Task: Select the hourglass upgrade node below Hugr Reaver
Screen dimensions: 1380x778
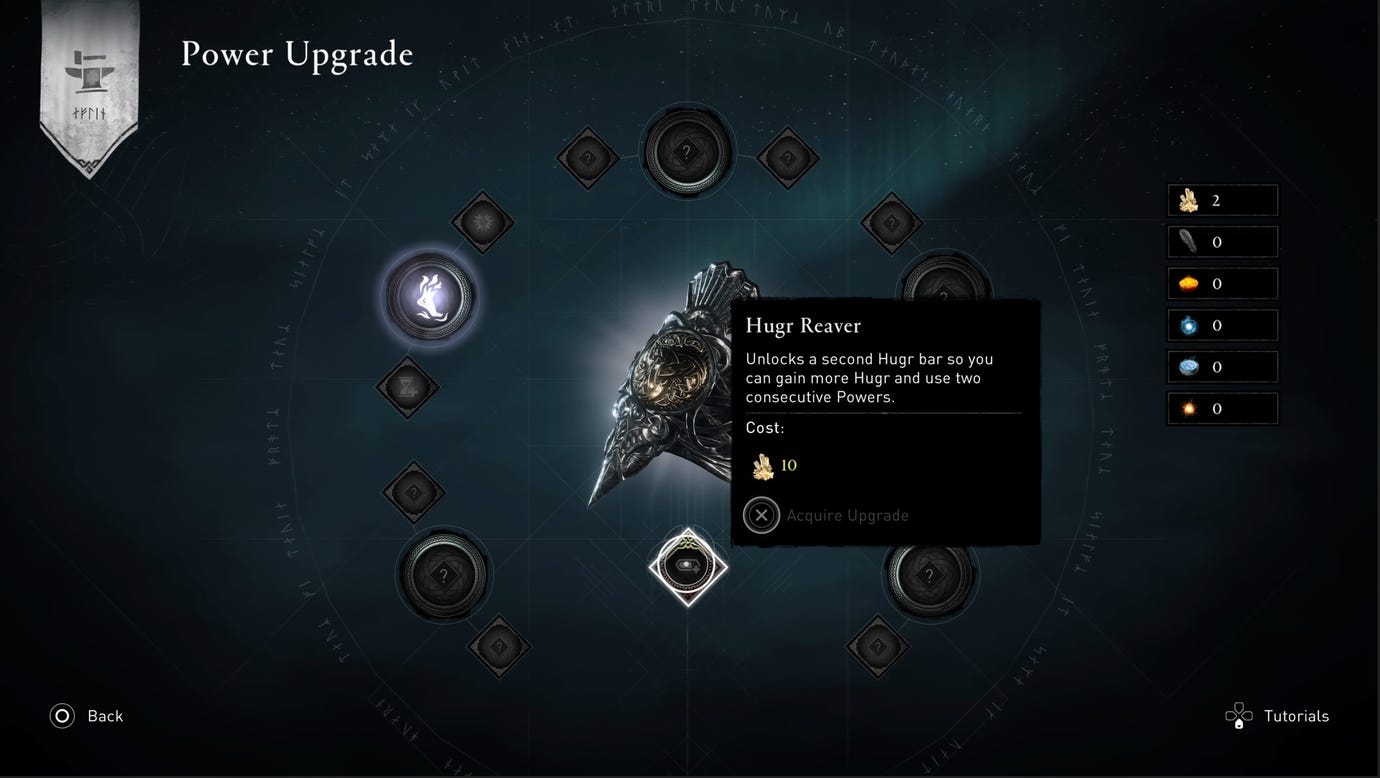Action: tap(407, 389)
